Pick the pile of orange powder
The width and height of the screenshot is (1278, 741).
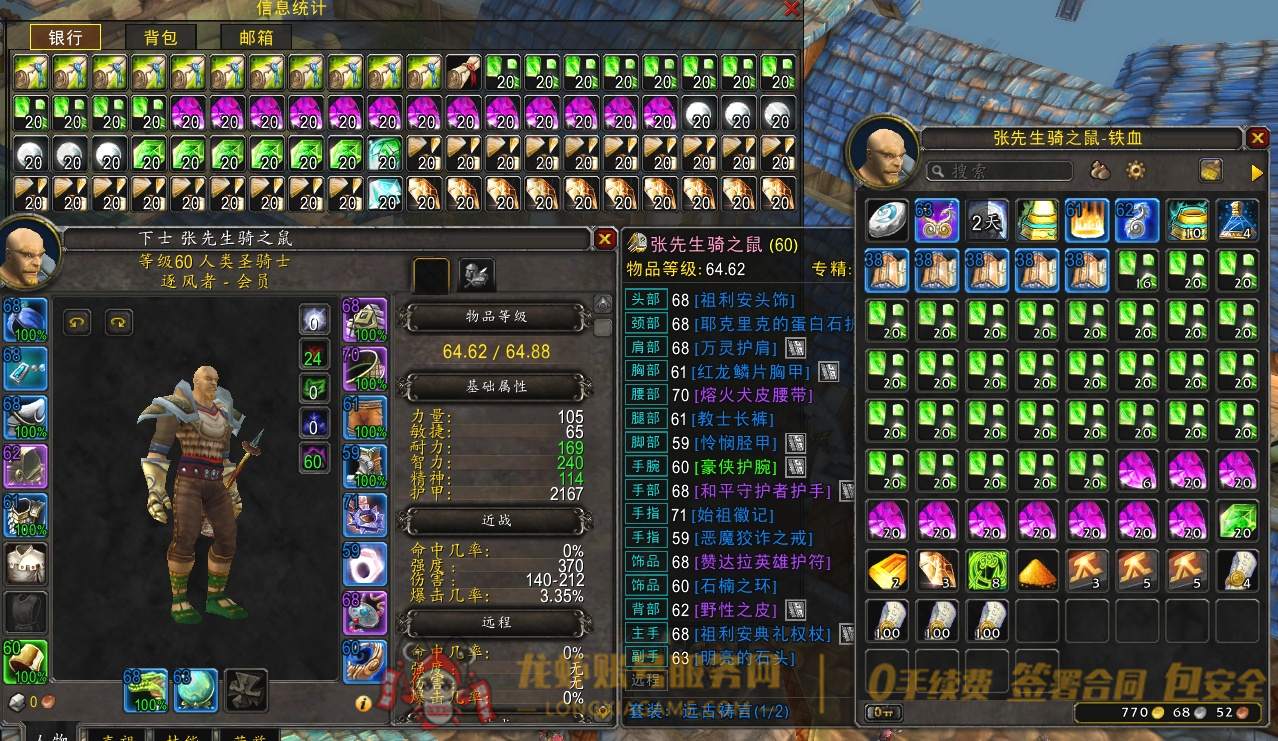[x=1038, y=570]
